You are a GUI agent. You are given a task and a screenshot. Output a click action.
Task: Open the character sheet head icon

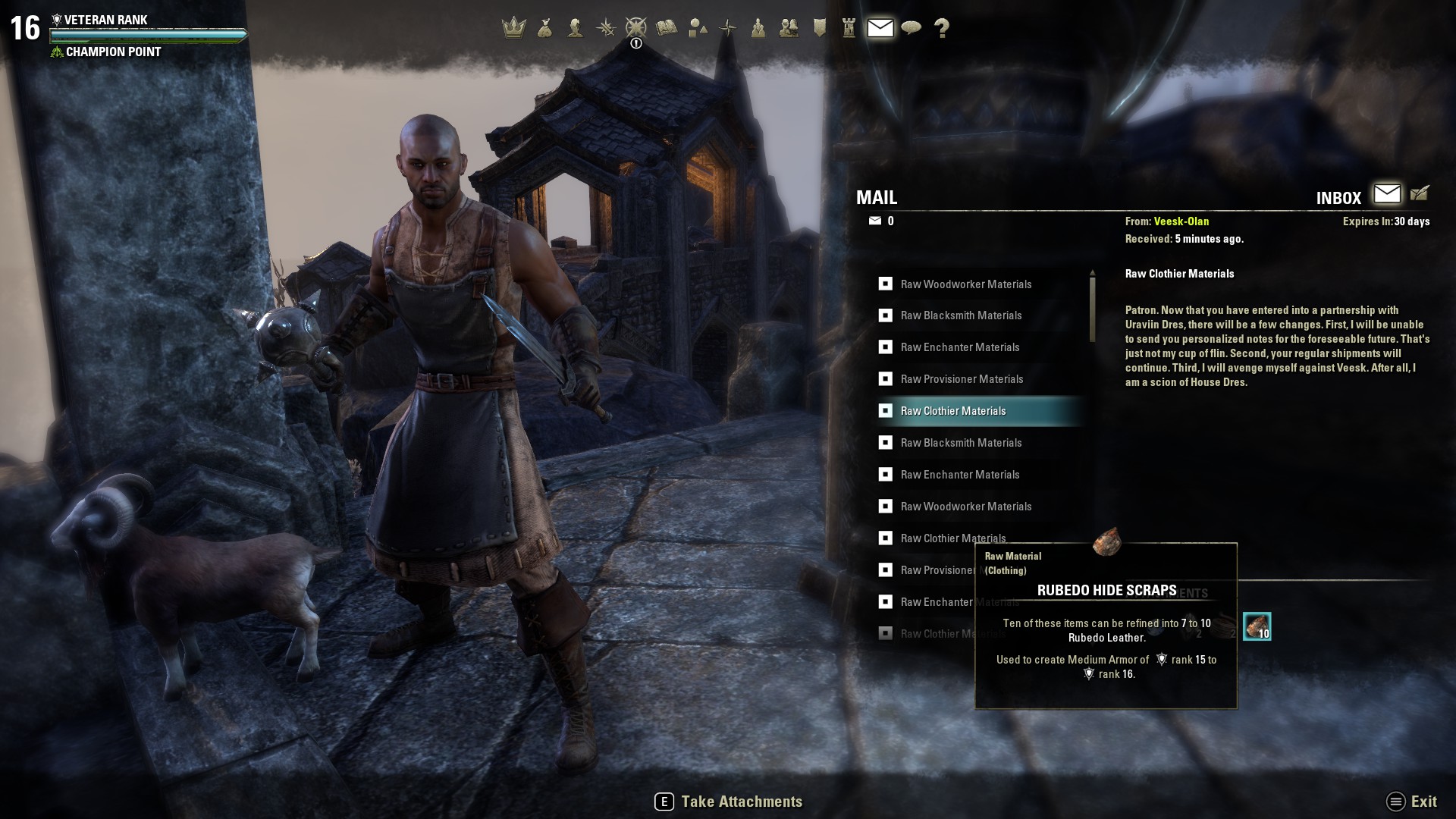point(576,28)
